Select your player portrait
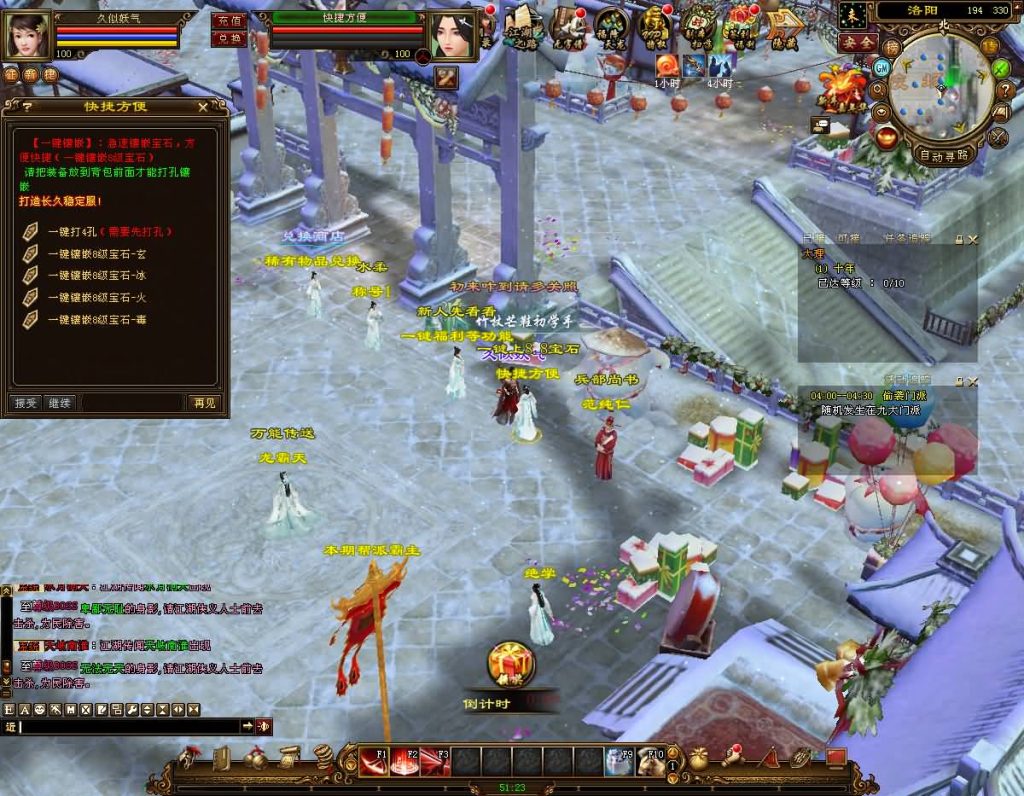This screenshot has height=796, width=1024. tap(27, 35)
